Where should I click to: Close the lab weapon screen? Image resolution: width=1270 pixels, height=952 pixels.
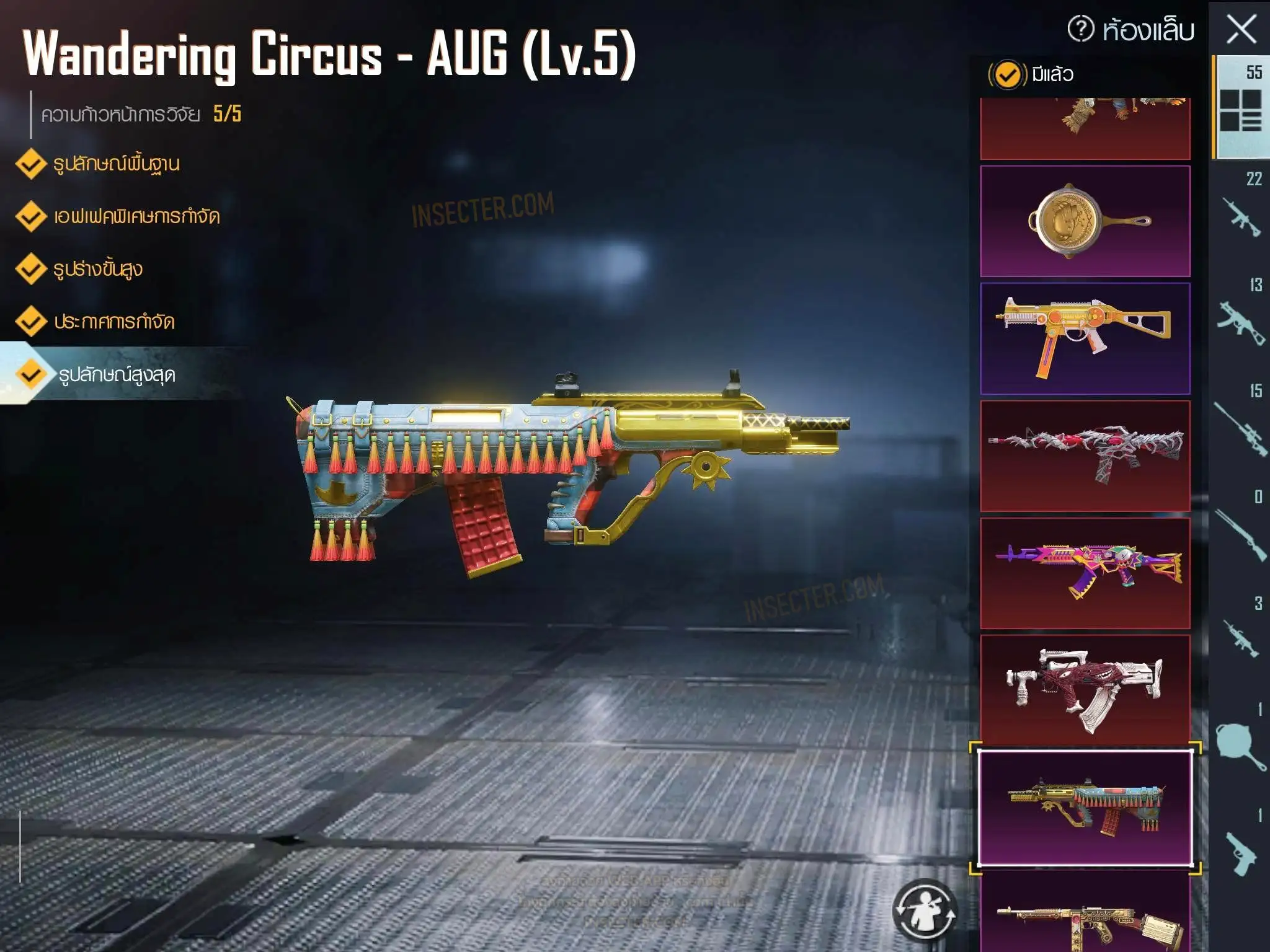pos(1241,30)
